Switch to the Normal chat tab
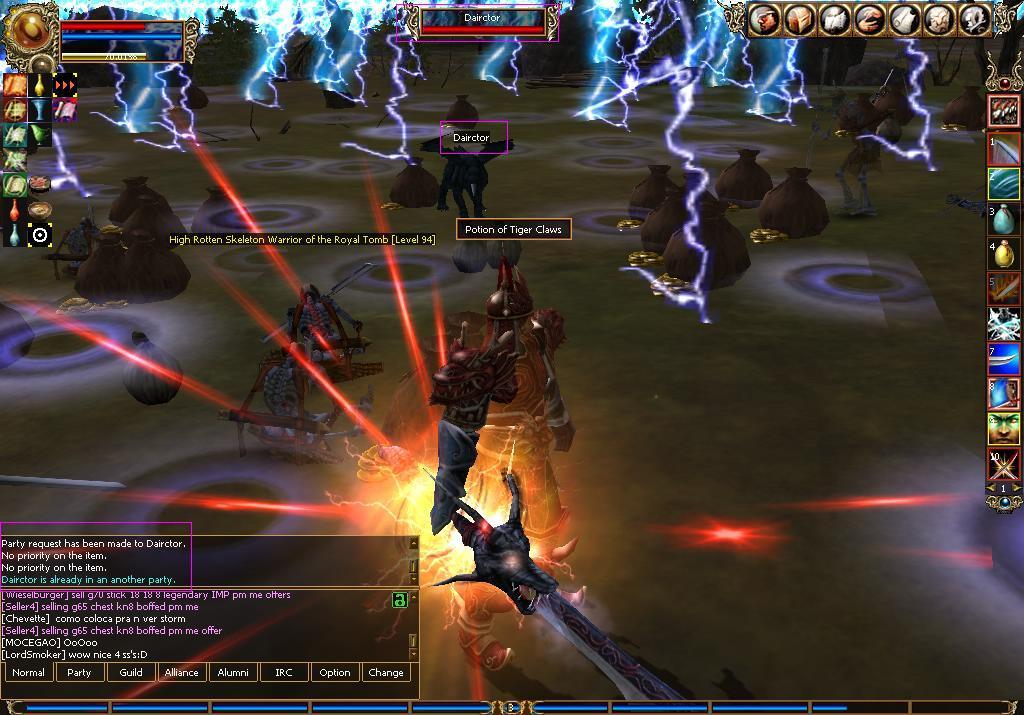 (28, 673)
